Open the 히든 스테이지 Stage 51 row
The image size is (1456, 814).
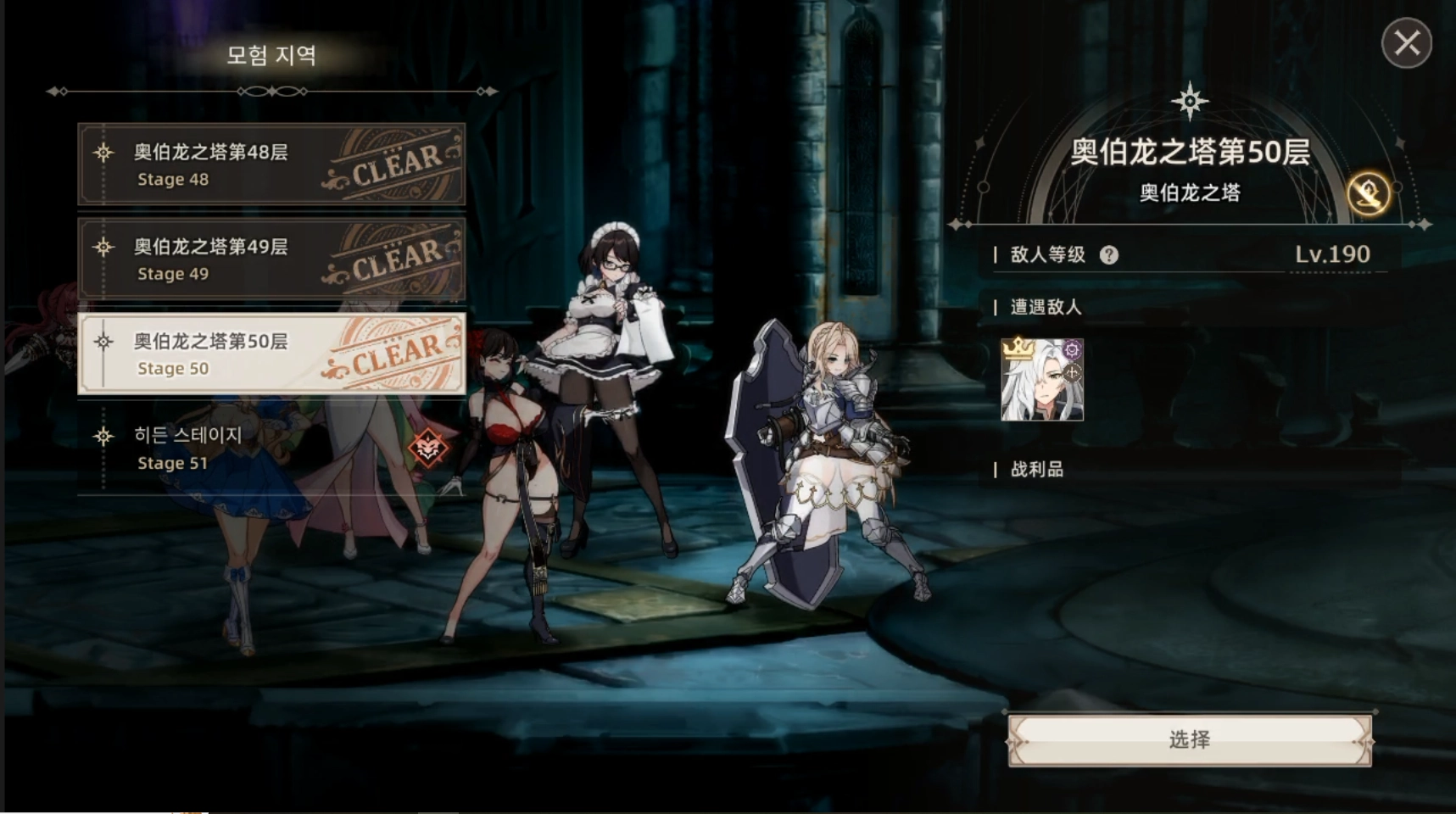click(x=271, y=449)
